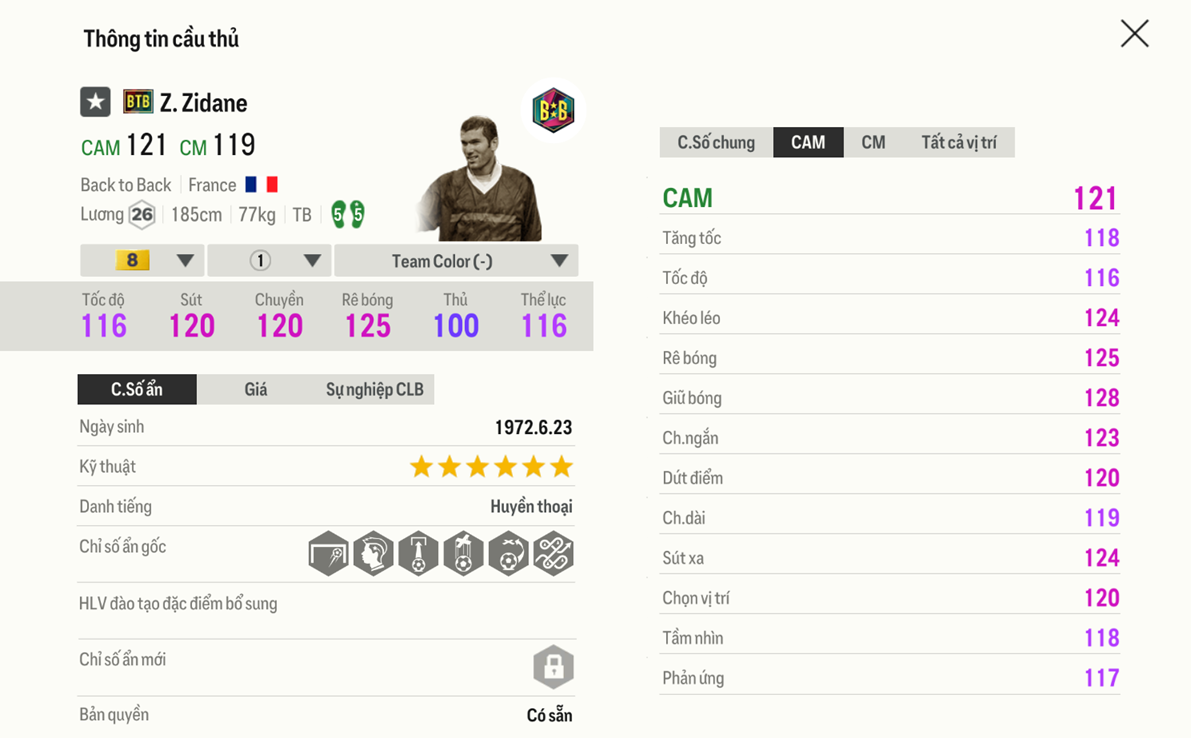Switch to the CM position tab
This screenshot has height=738, width=1191.
point(873,142)
